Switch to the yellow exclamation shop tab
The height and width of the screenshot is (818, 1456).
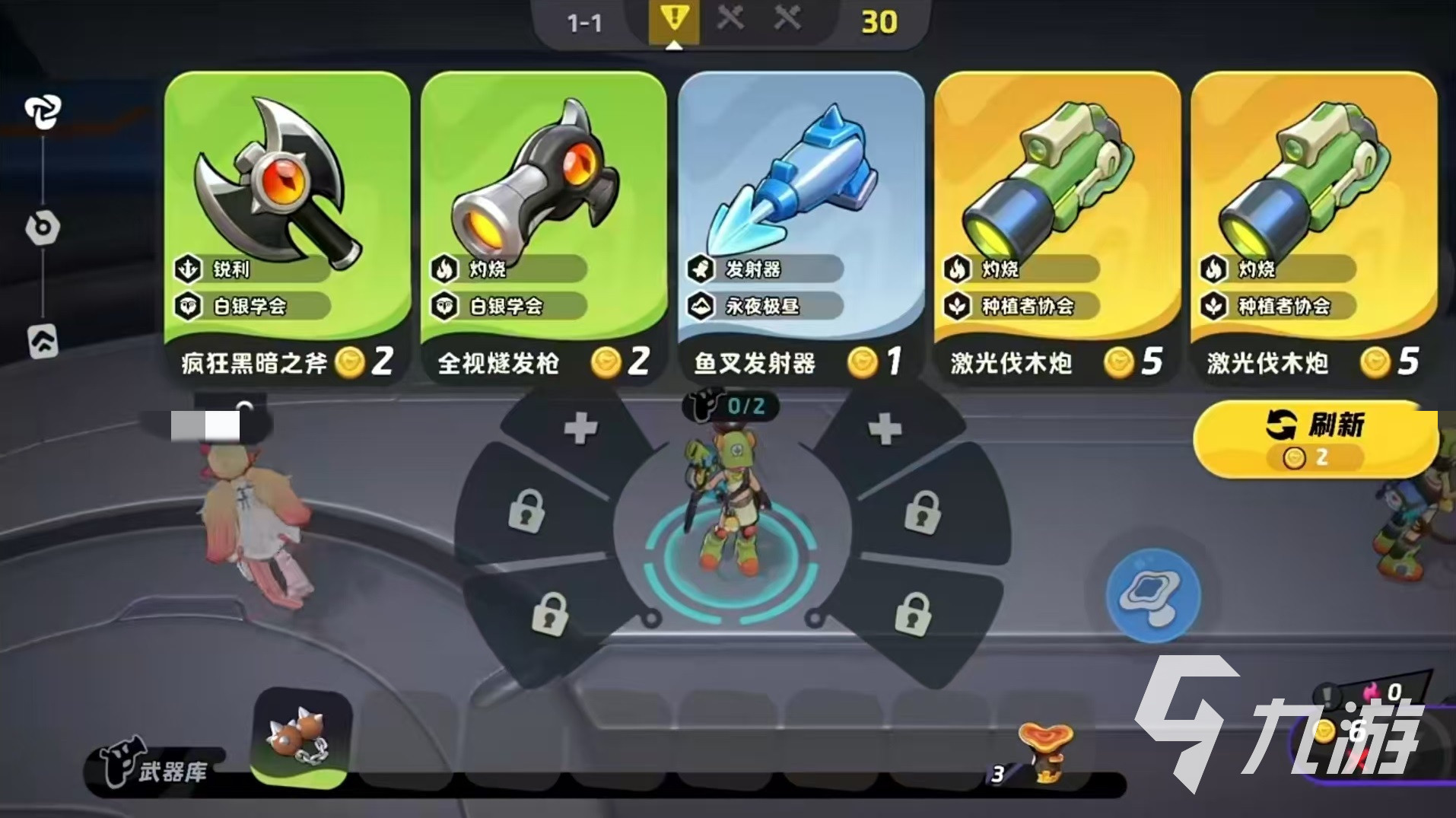(672, 22)
